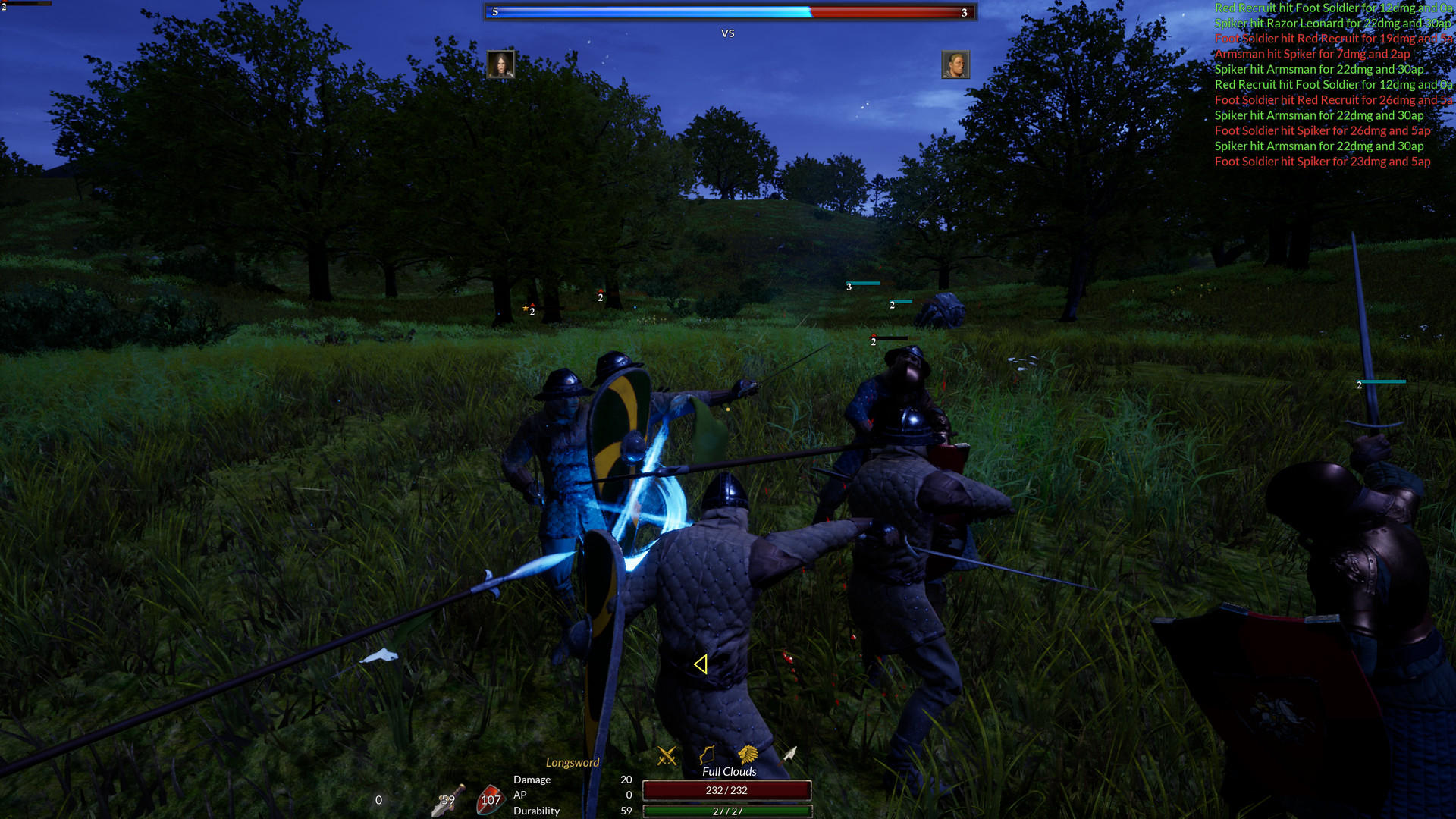
Task: Toggle the damage counter showing 0
Action: click(377, 800)
